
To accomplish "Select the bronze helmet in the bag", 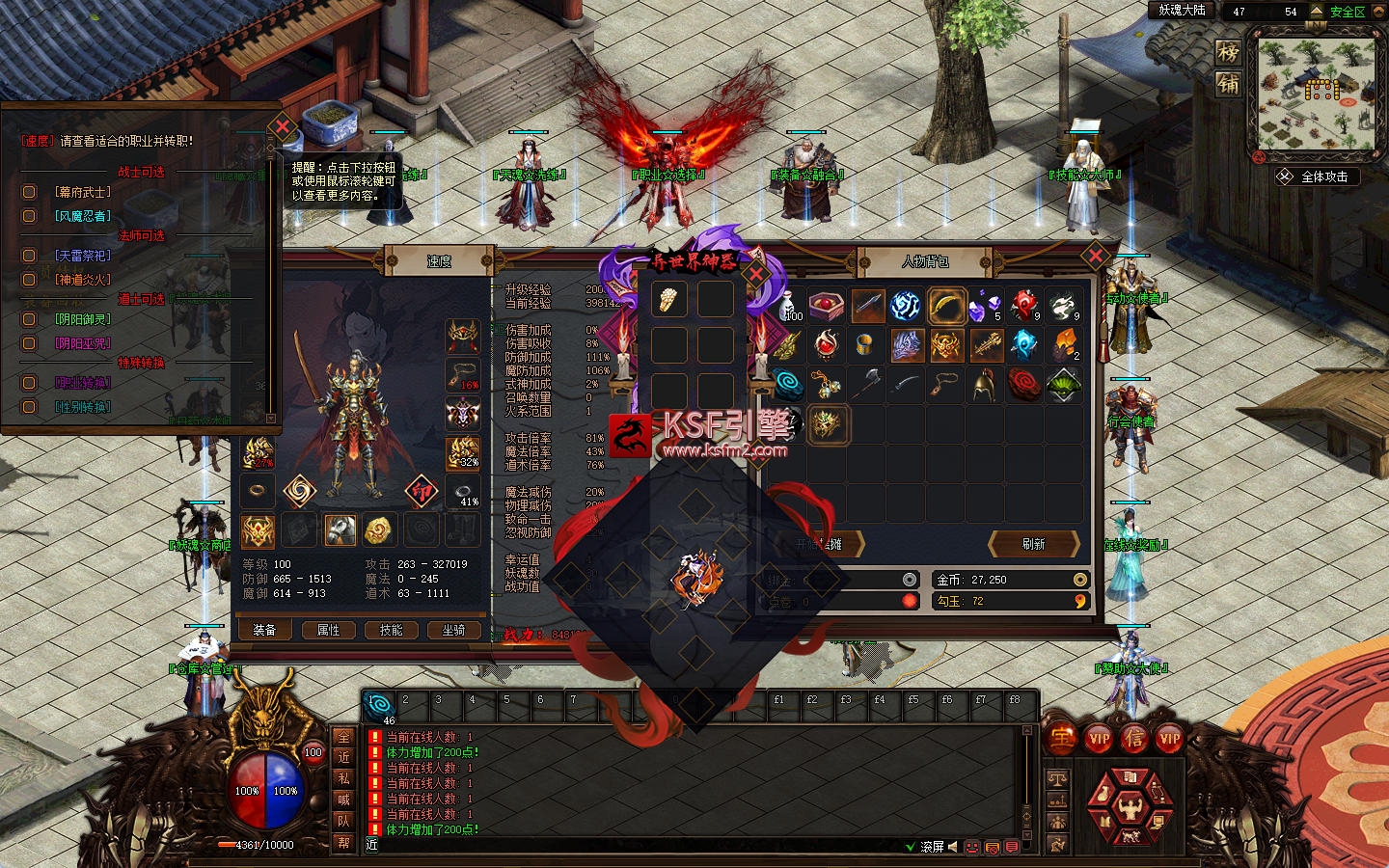I will click(x=984, y=385).
